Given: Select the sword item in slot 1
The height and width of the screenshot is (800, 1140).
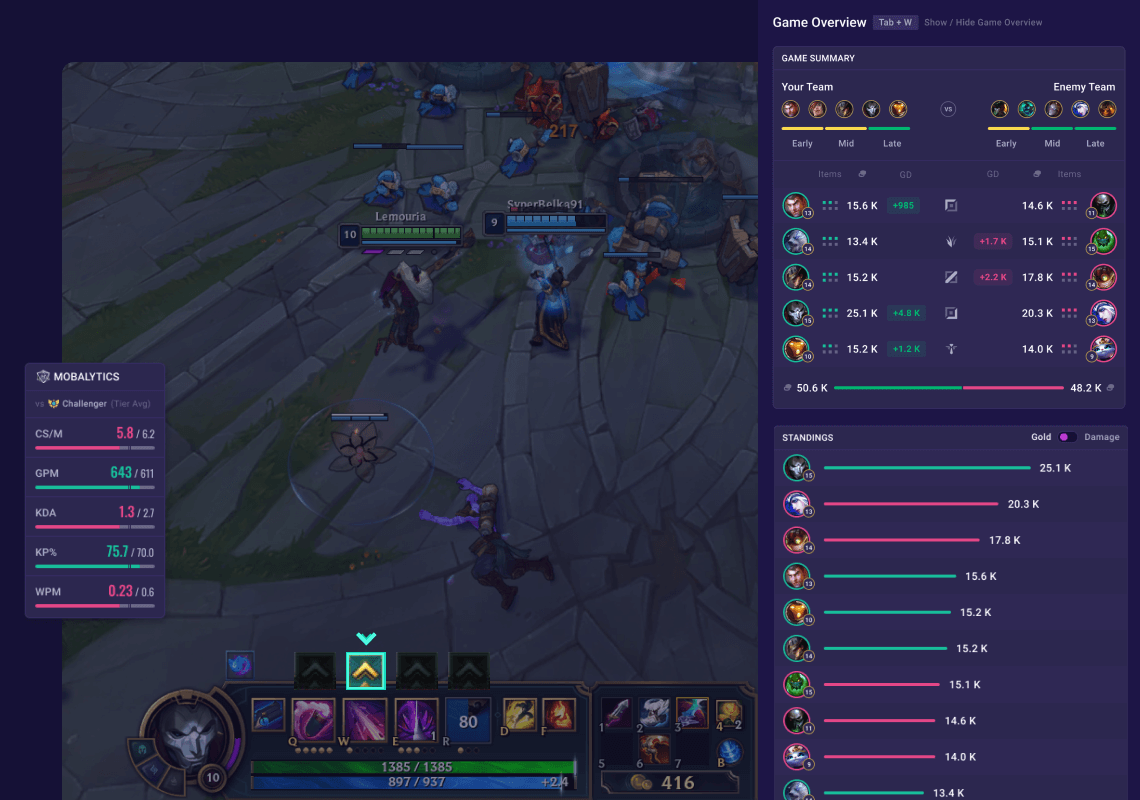Looking at the screenshot, I should pos(616,712).
